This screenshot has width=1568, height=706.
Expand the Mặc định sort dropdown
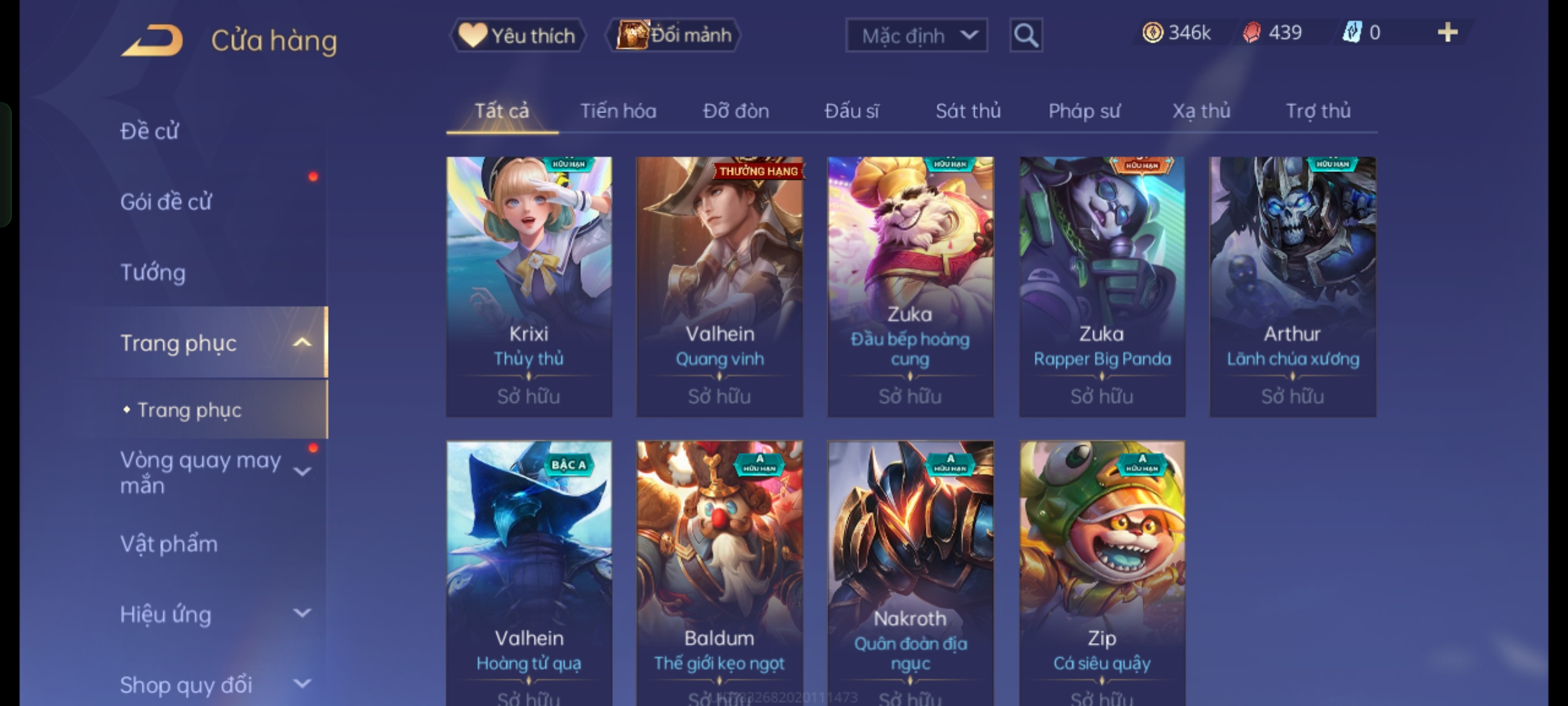(x=916, y=35)
